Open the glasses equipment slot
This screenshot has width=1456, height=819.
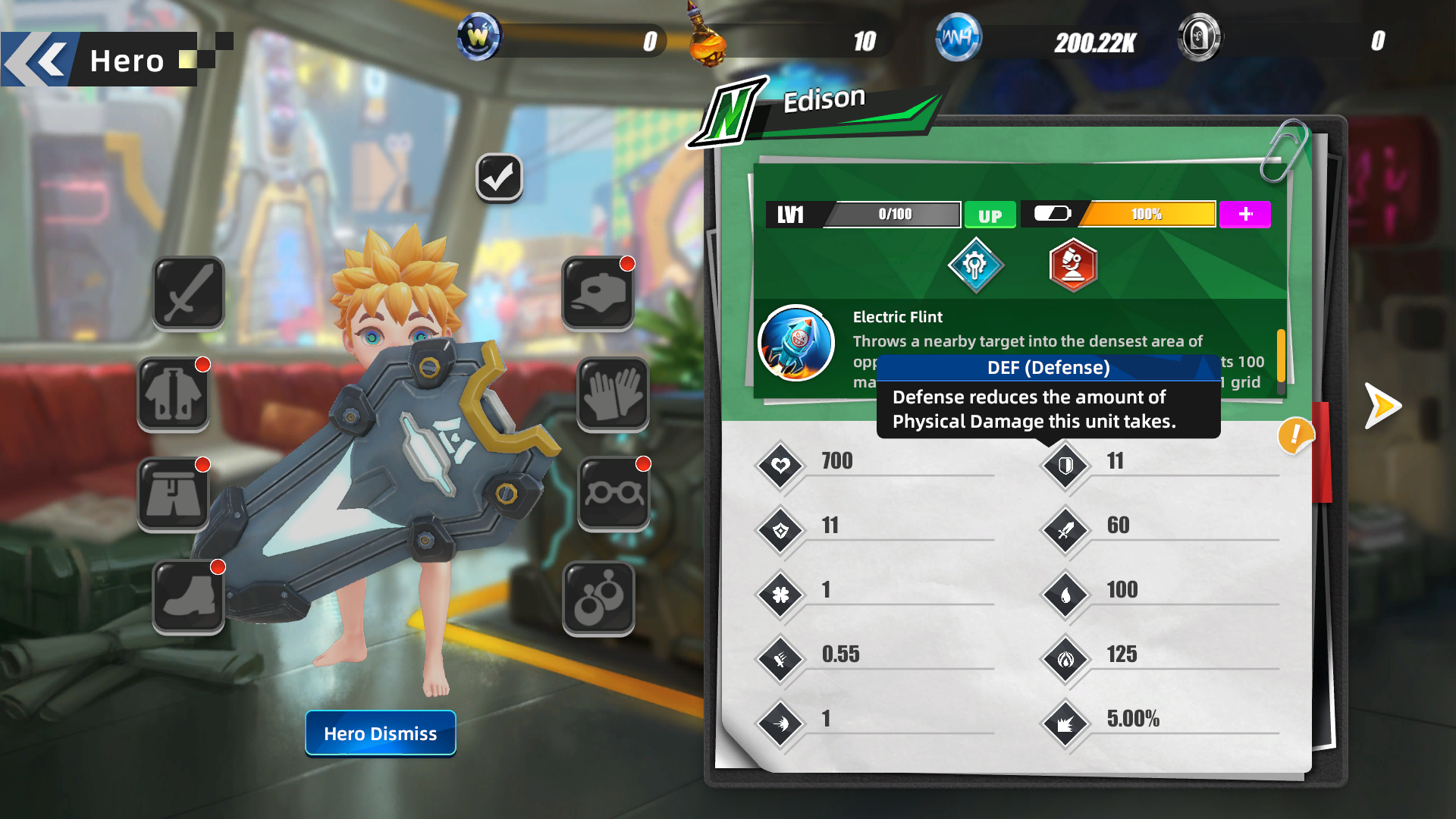click(x=613, y=494)
